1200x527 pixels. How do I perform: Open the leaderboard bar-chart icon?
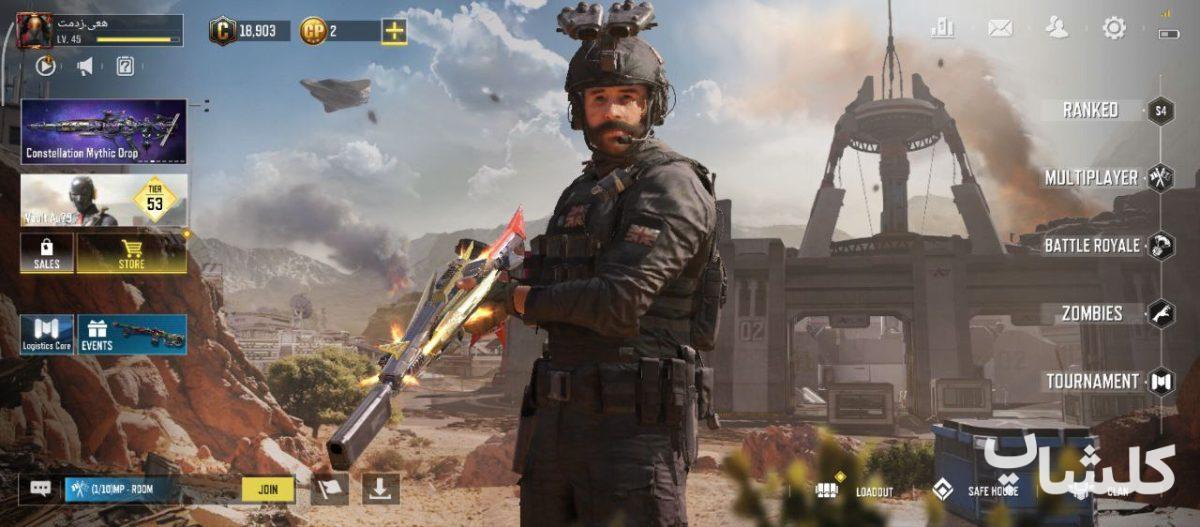click(x=942, y=28)
